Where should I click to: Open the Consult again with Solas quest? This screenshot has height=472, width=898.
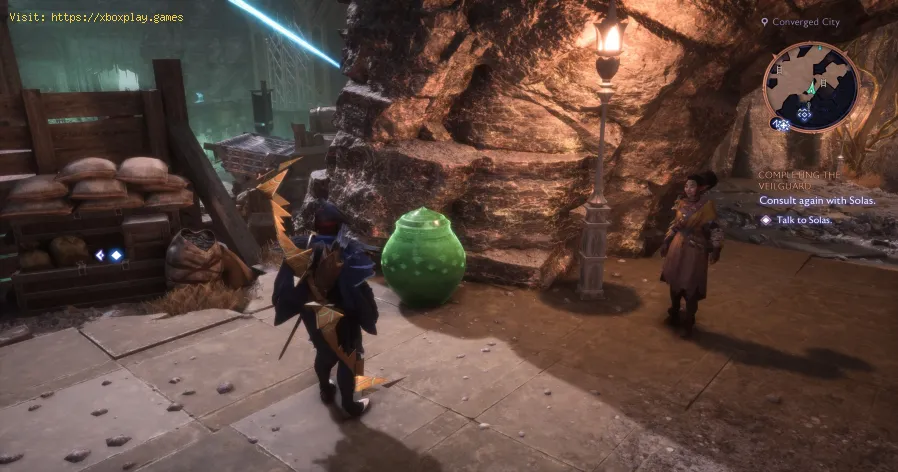pos(817,200)
